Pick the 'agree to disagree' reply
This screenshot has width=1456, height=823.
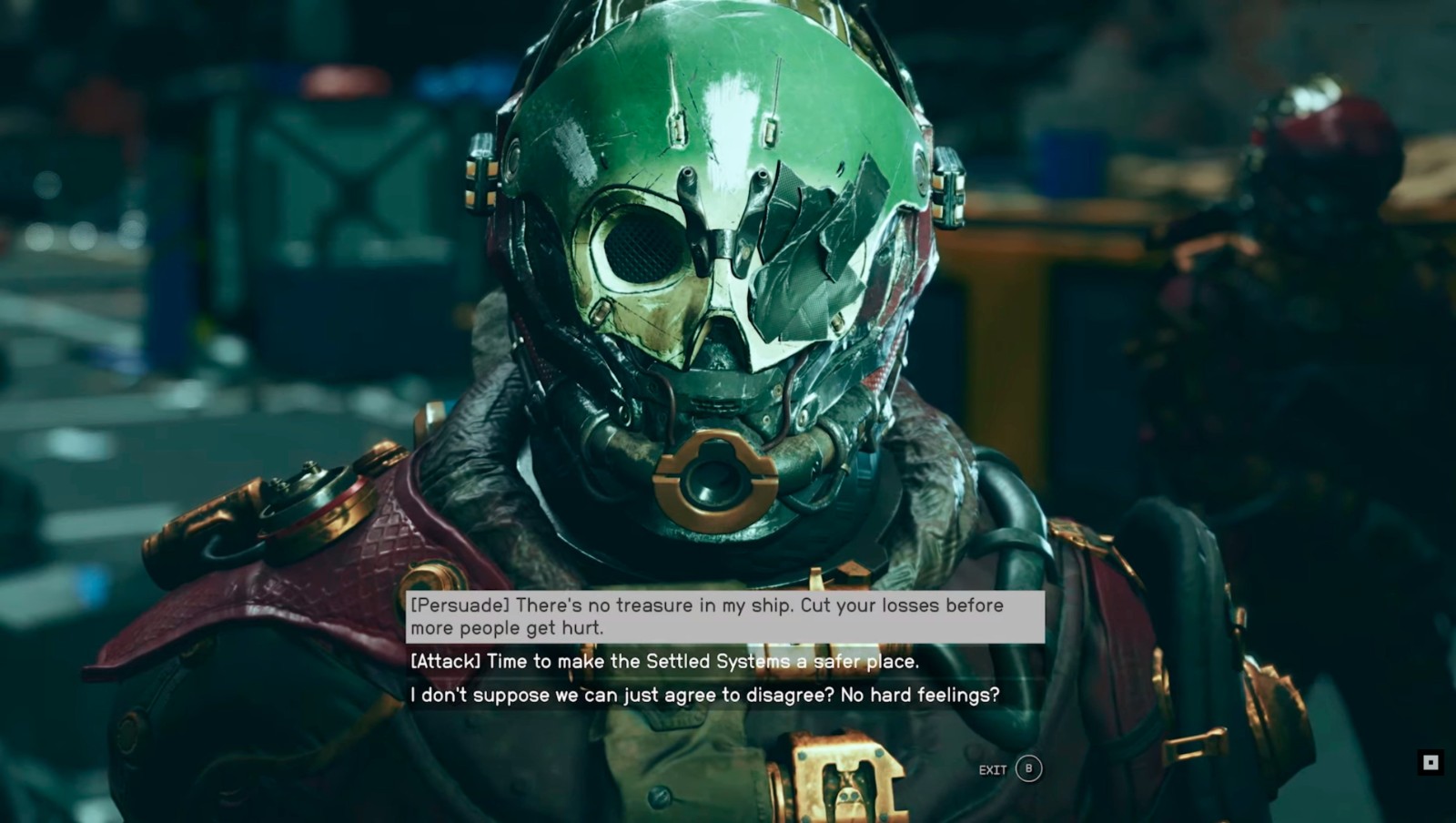coord(704,696)
